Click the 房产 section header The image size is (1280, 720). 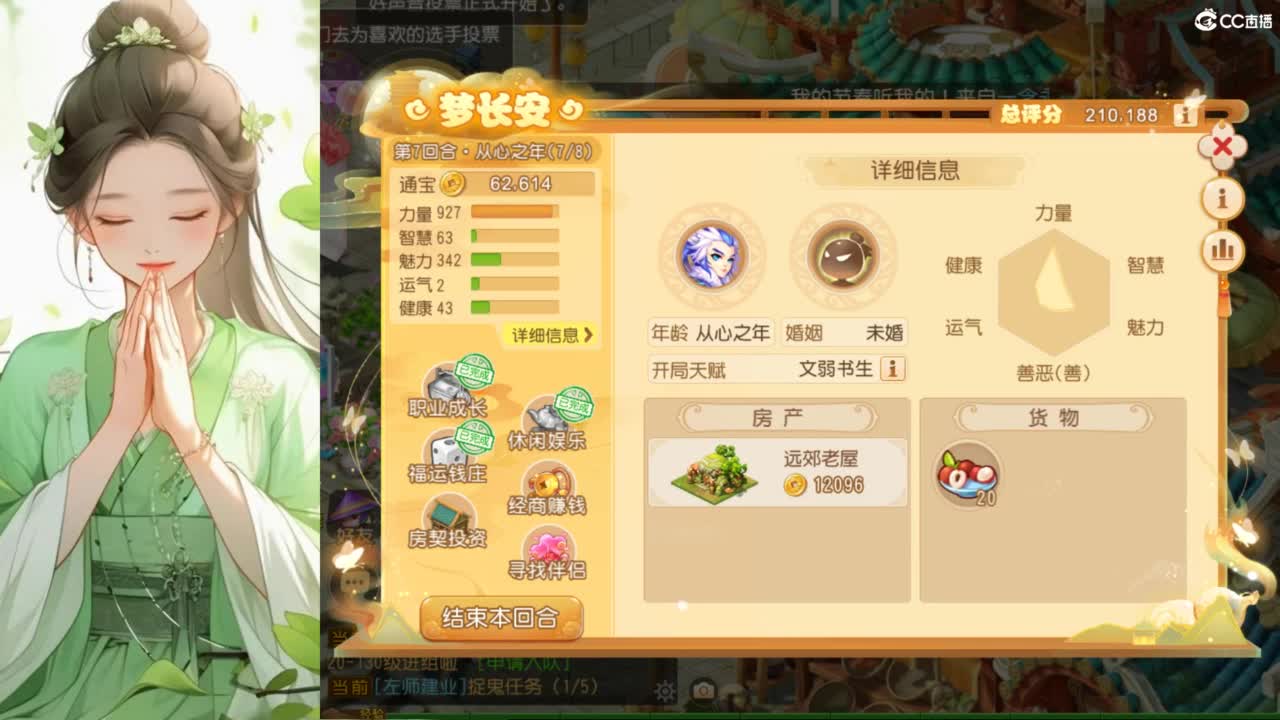point(778,417)
